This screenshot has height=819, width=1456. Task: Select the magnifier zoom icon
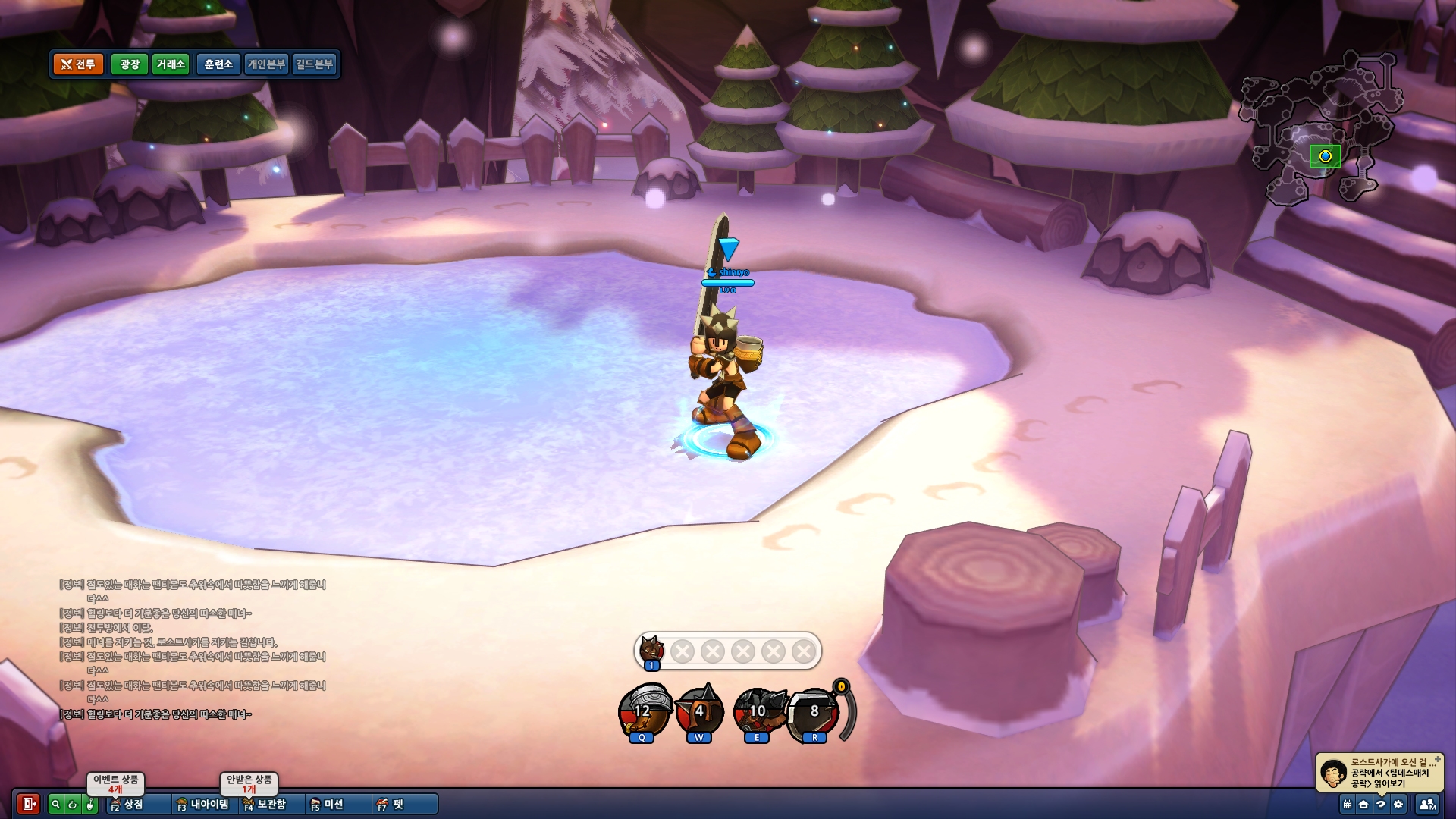point(55,805)
